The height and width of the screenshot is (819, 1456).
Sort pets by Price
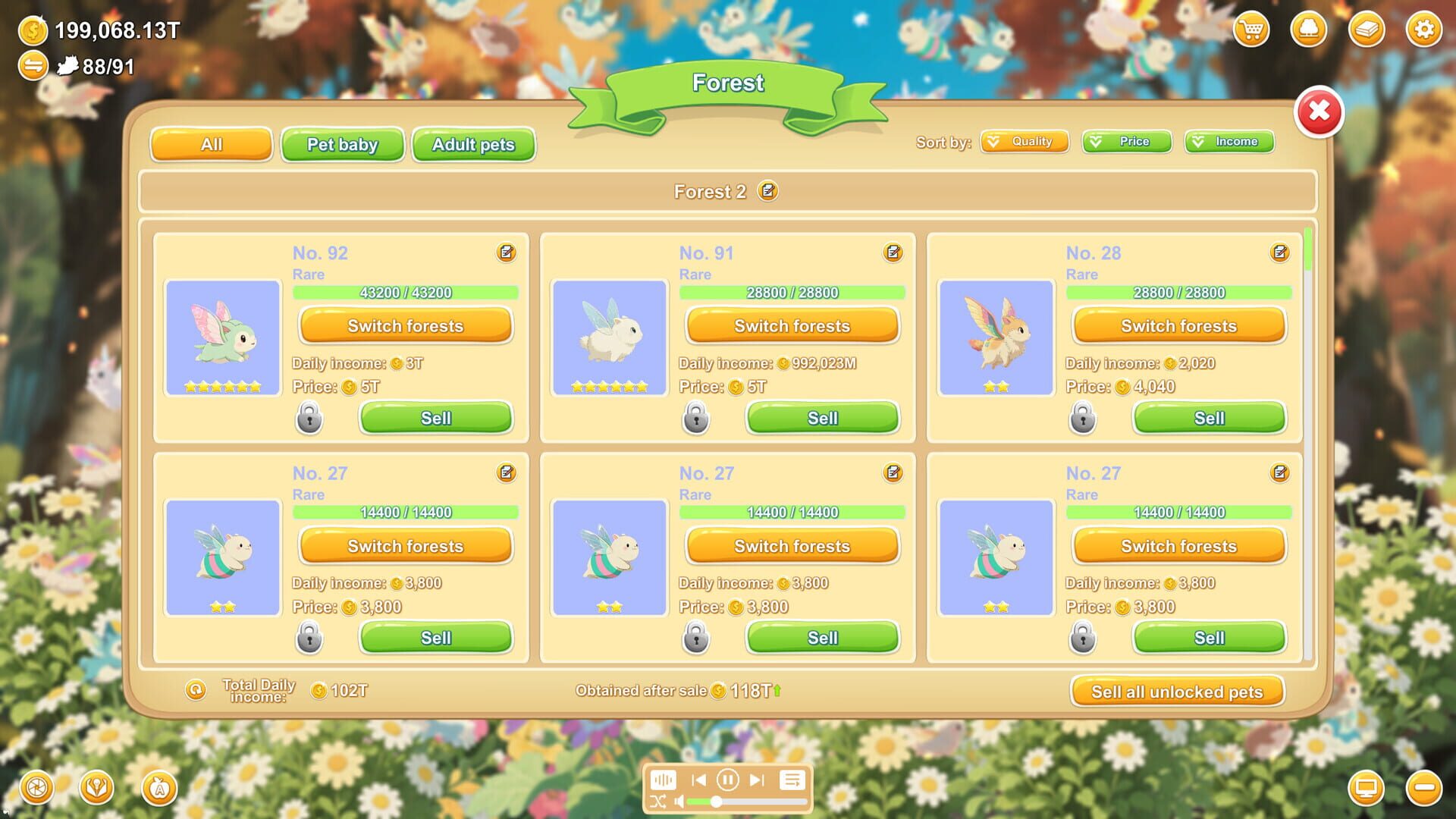point(1127,141)
